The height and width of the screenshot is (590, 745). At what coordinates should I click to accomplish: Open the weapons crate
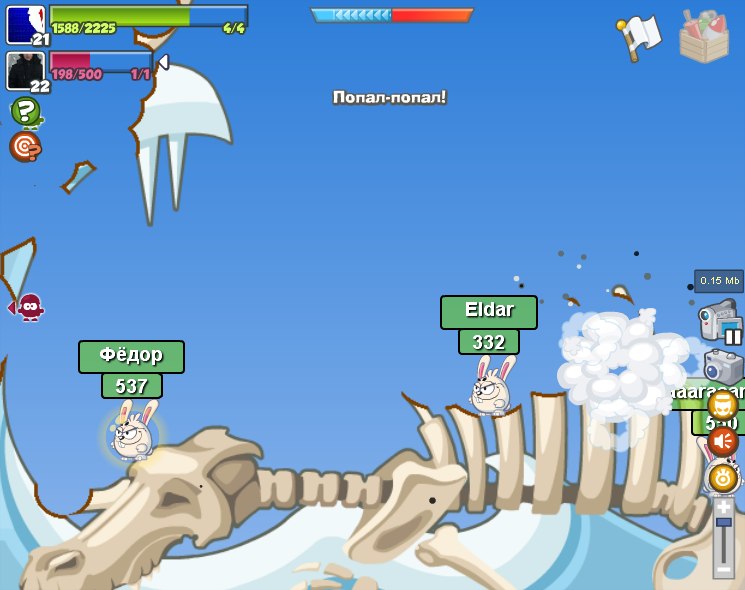(x=704, y=37)
